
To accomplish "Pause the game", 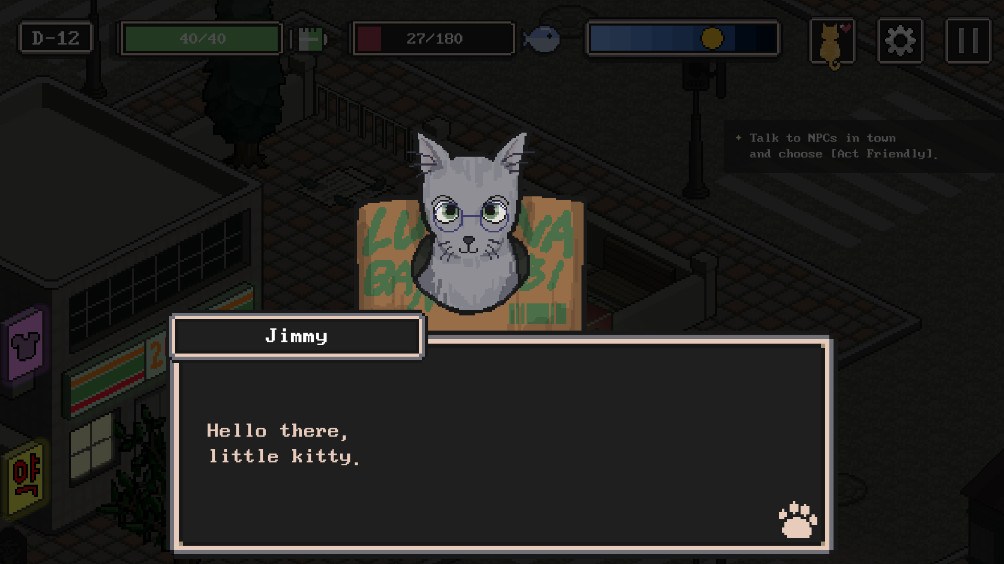I will (967, 41).
